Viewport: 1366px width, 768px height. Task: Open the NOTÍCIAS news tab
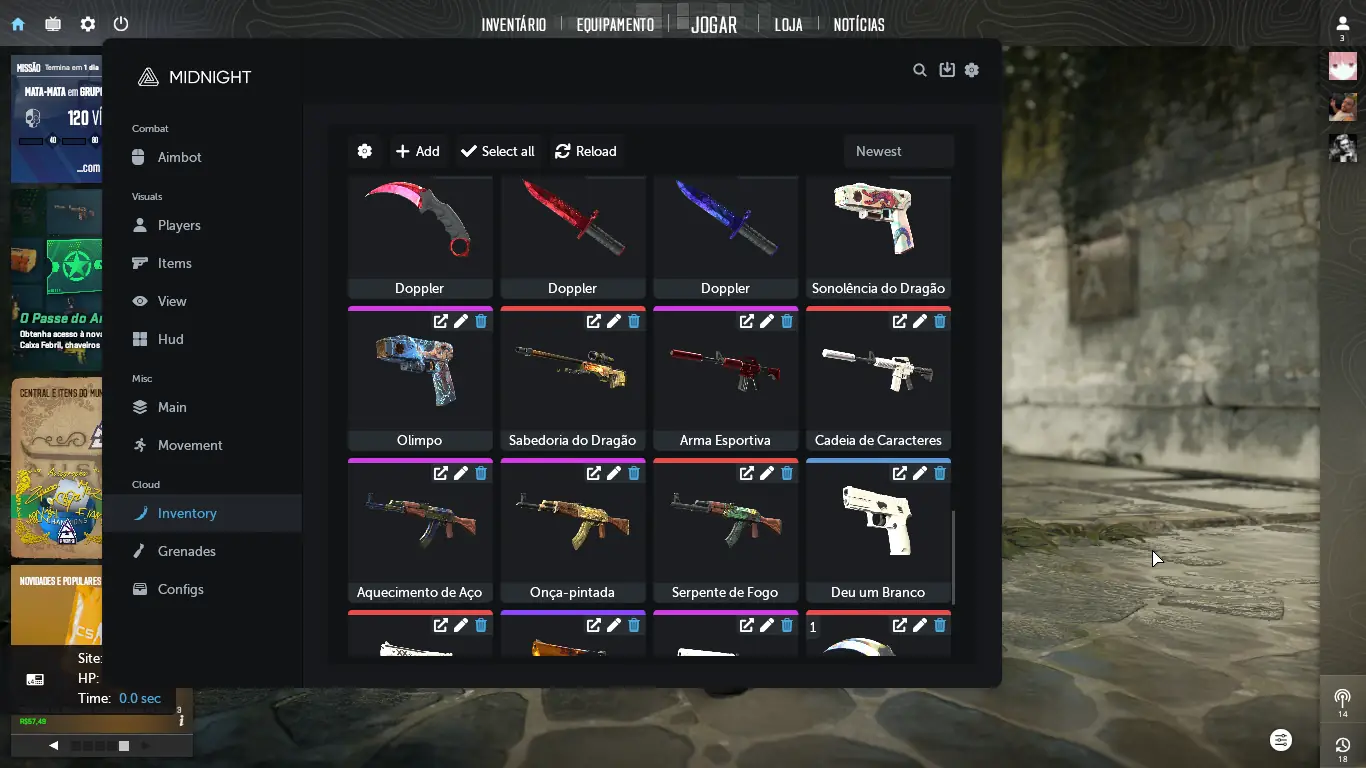coord(859,24)
